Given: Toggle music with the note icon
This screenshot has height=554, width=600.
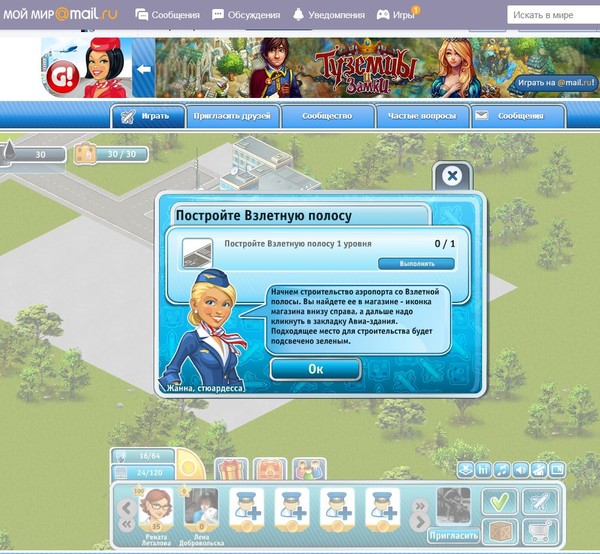Looking at the screenshot, I should tap(502, 469).
